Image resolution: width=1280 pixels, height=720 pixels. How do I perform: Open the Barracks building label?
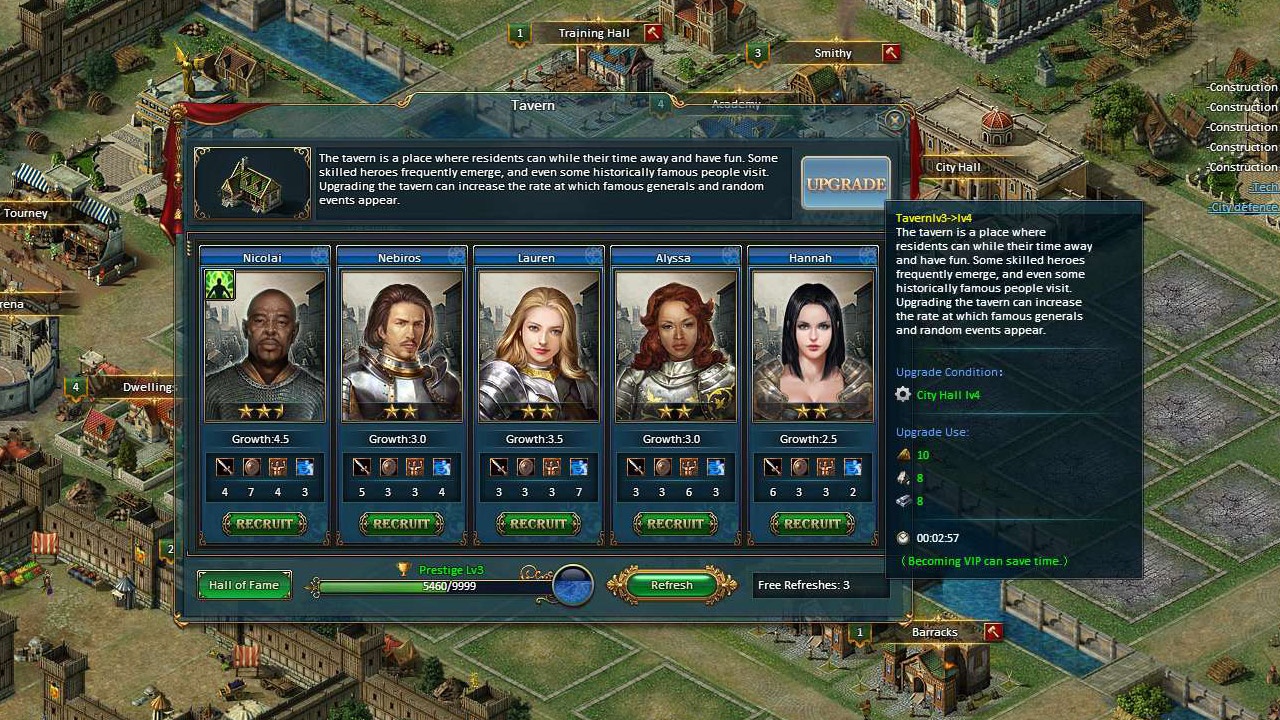click(x=934, y=632)
